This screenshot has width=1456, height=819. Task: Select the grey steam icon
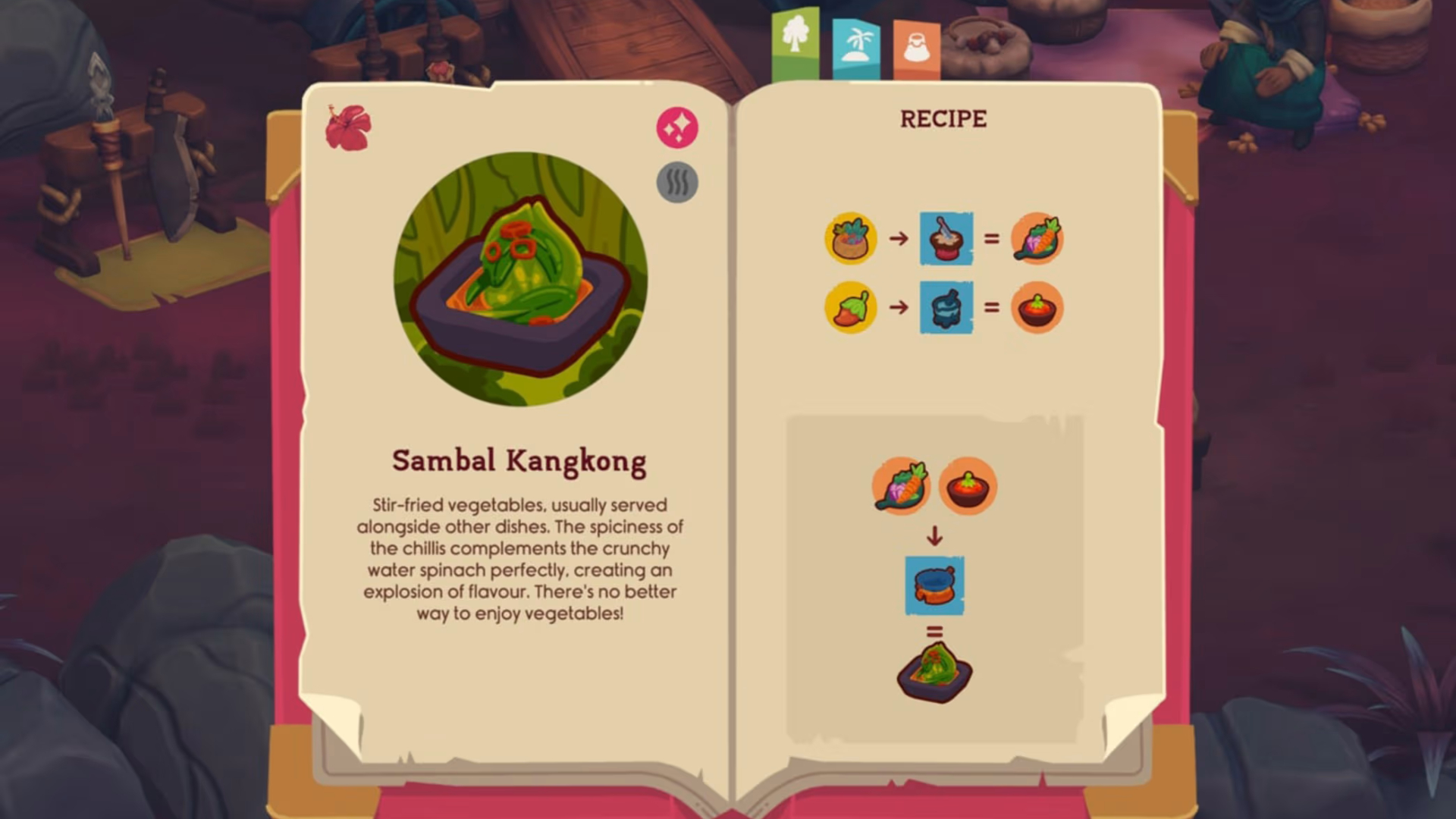tap(676, 183)
